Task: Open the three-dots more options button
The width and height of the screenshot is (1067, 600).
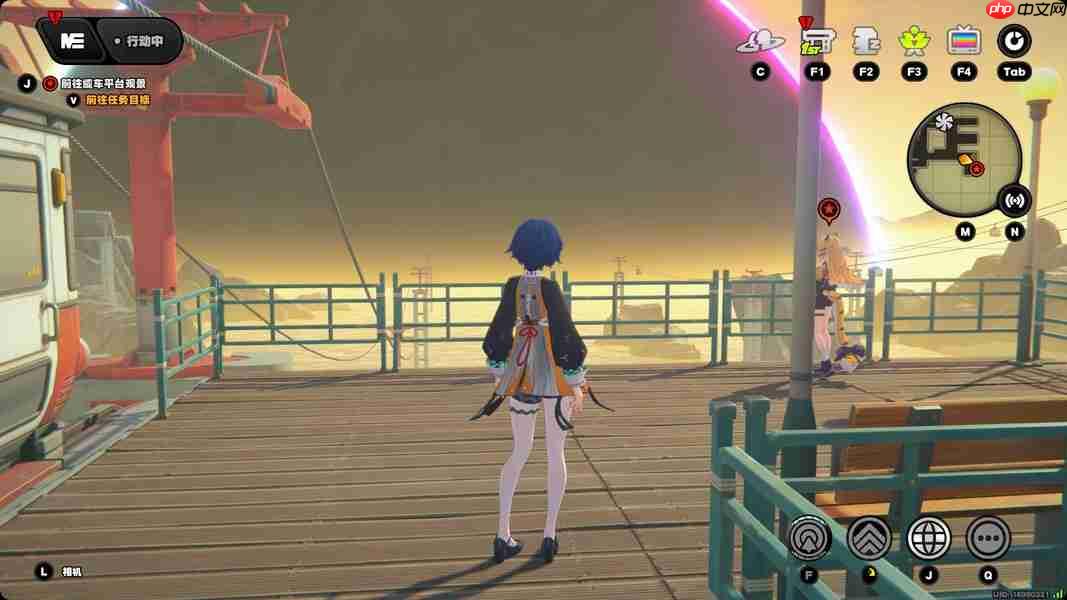Action: coord(988,538)
